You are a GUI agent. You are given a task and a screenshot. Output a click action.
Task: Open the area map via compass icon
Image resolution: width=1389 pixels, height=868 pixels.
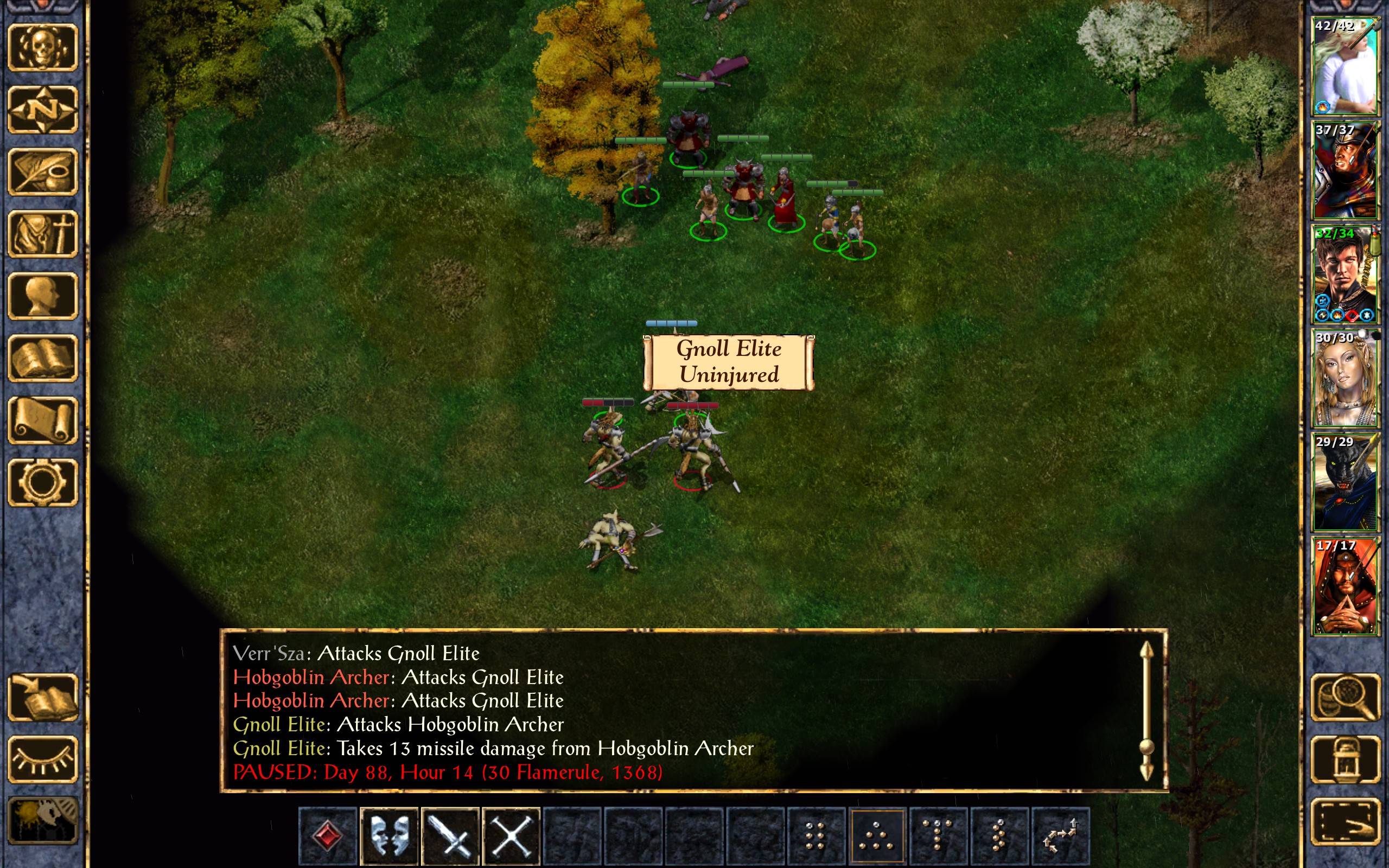click(43, 110)
